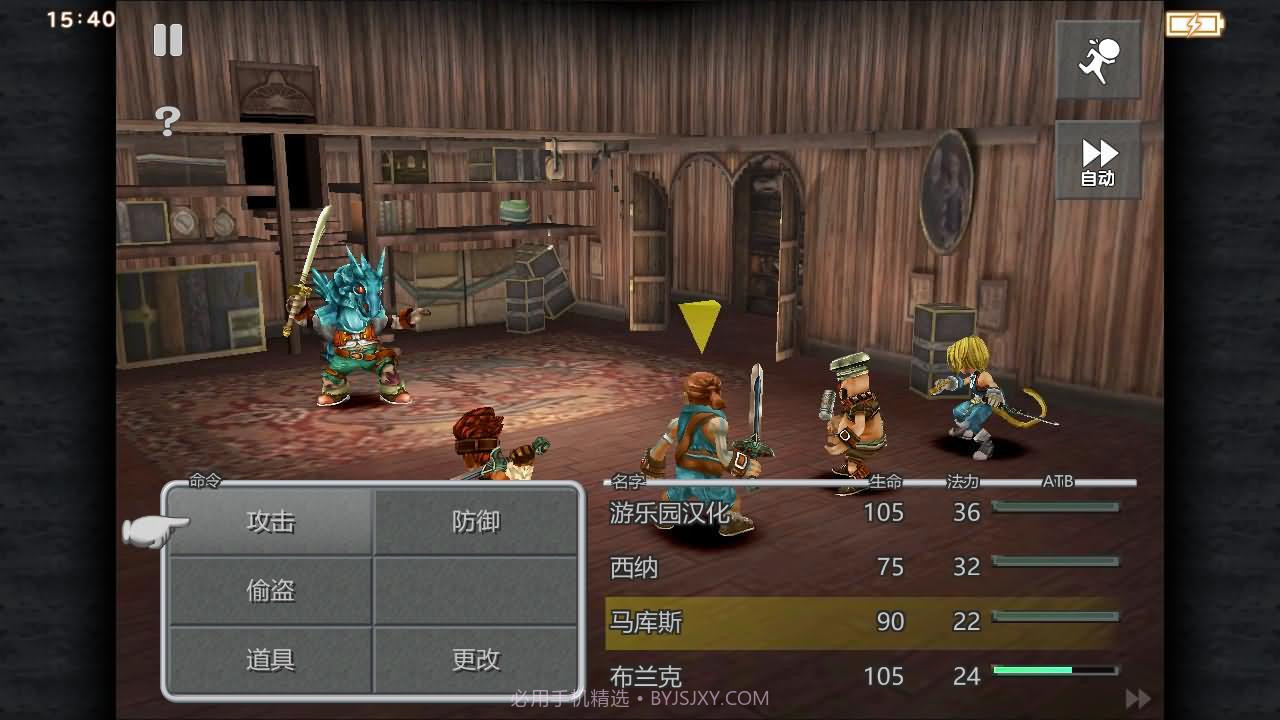Screen dimensions: 1280x720
Task: Select highlighted party member 马库斯 row
Action: pos(860,622)
